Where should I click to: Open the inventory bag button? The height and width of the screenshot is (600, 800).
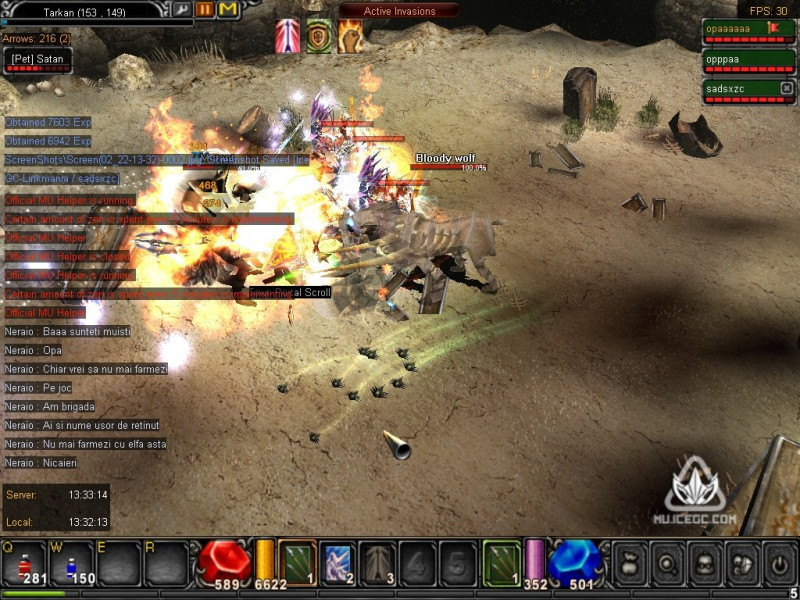[x=628, y=563]
